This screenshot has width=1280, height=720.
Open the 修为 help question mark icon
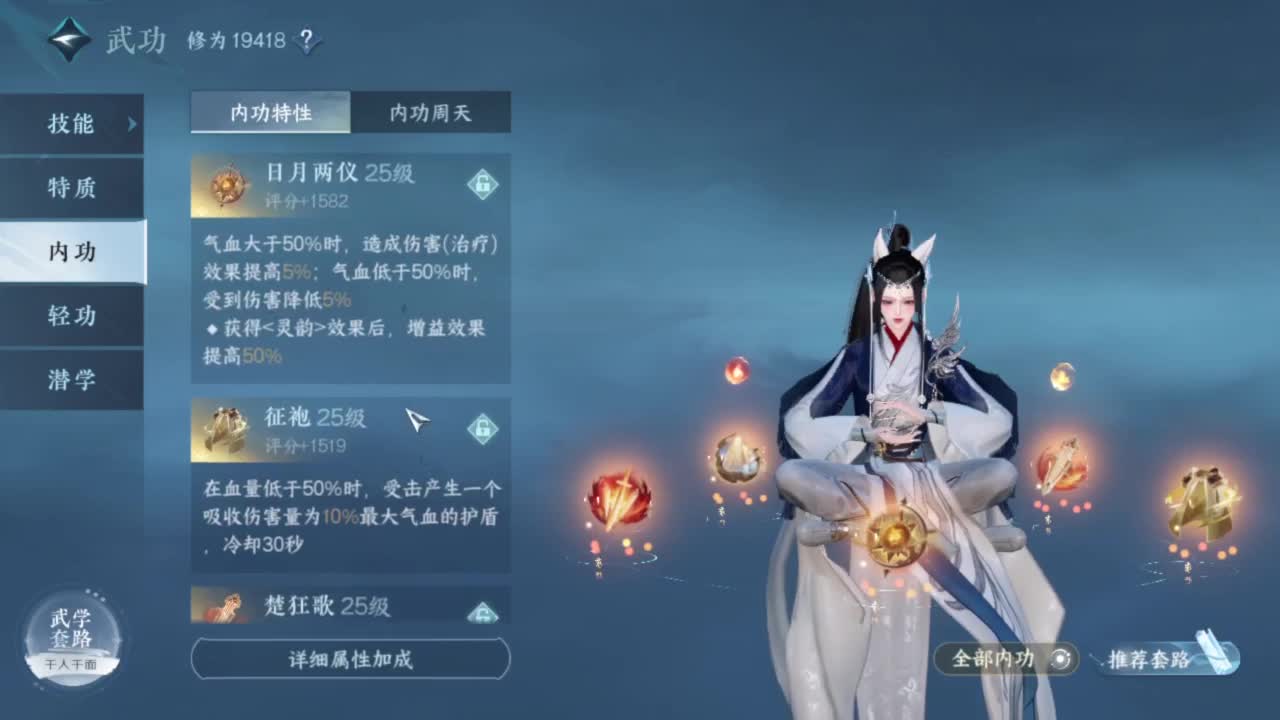click(x=306, y=39)
